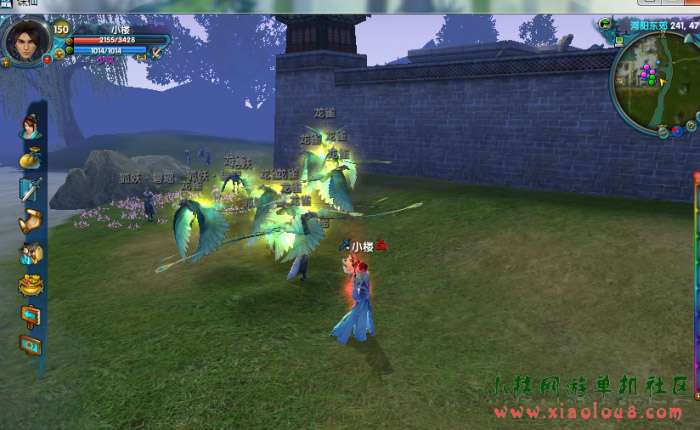
Task: Open the character icon in the sidebar
Action: click(30, 127)
